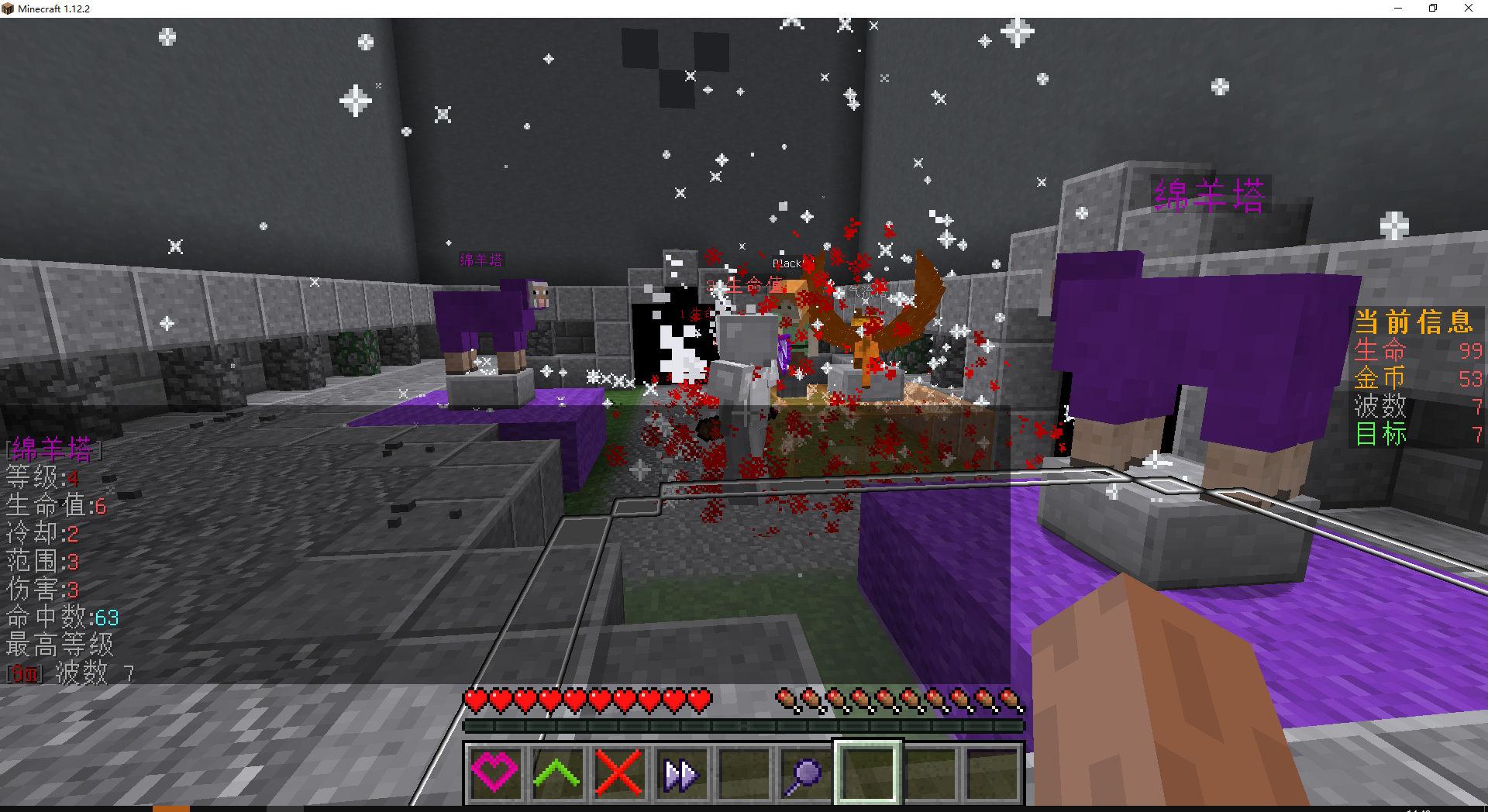The height and width of the screenshot is (812, 1488).
Task: Select the red X hotbar item
Action: [618, 772]
